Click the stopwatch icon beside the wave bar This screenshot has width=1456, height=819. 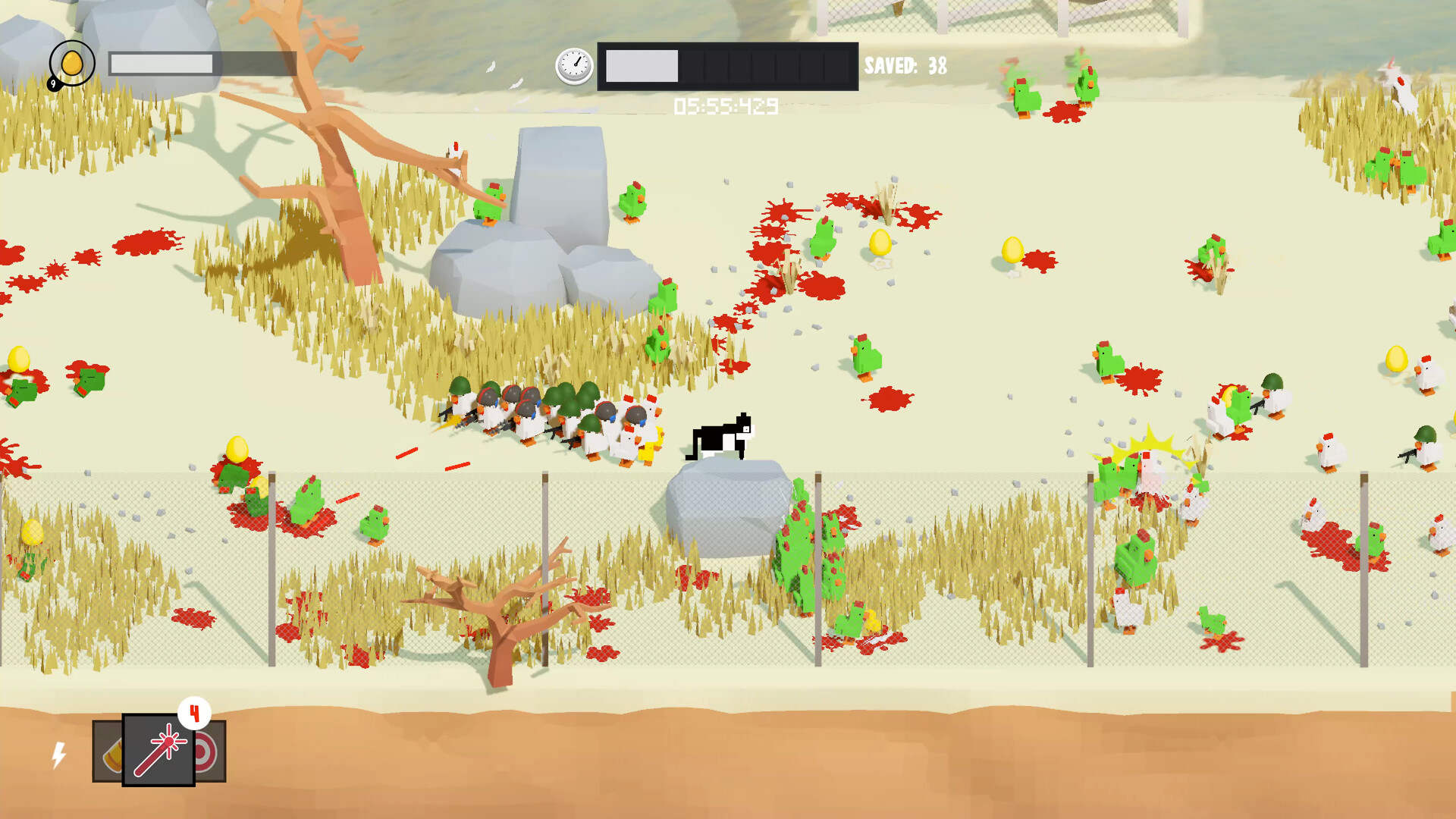tap(575, 66)
